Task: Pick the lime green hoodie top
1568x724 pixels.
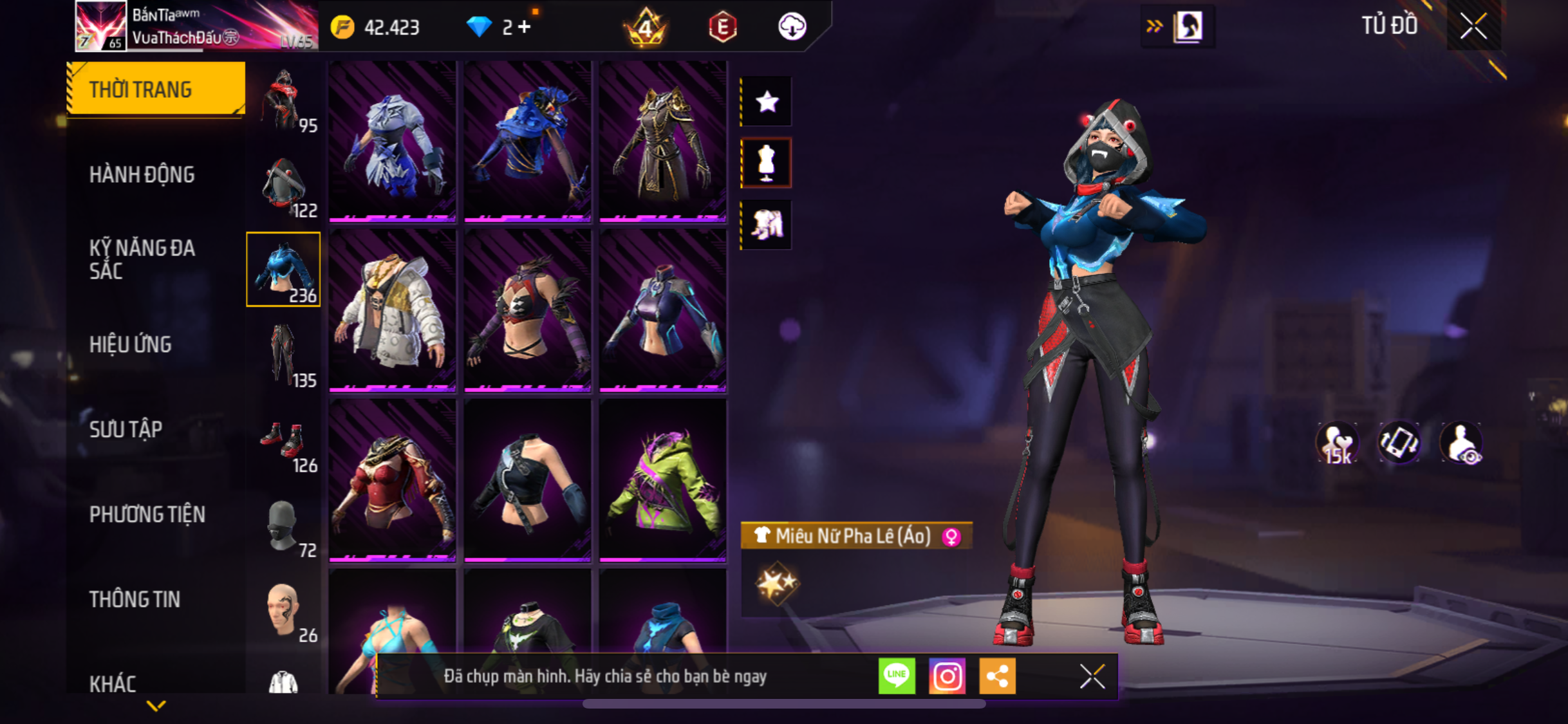Action: pyautogui.click(x=663, y=481)
